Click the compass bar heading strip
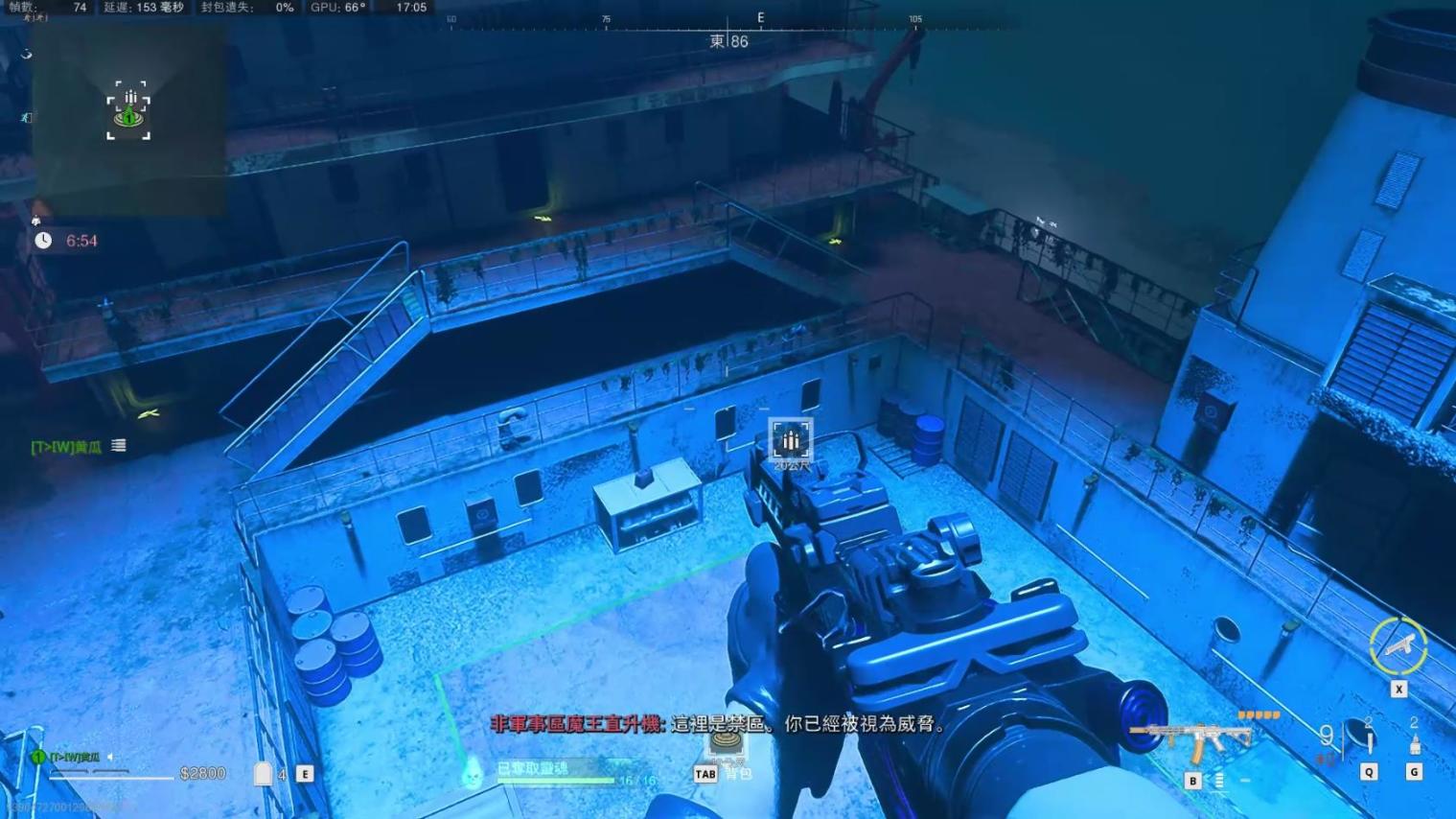This screenshot has height=819, width=1456. pos(728,21)
